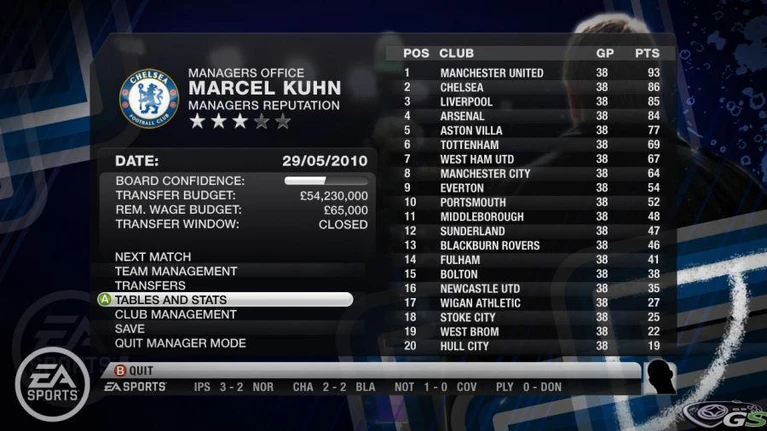Click the Chelsea row in league table
Image resolution: width=767 pixels, height=431 pixels.
pos(530,88)
